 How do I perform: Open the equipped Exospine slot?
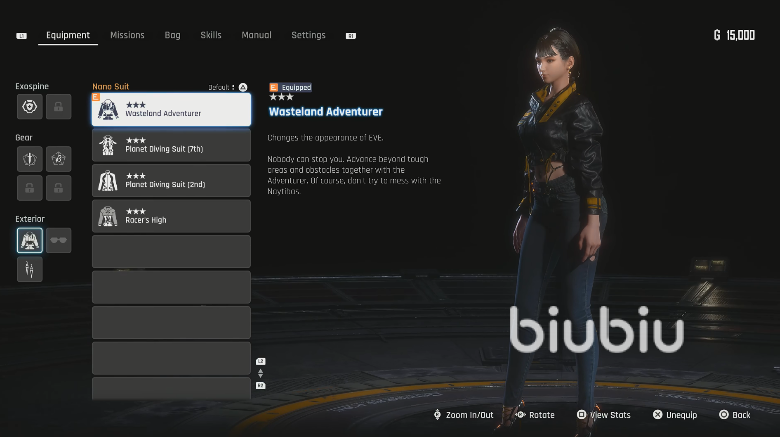point(30,106)
